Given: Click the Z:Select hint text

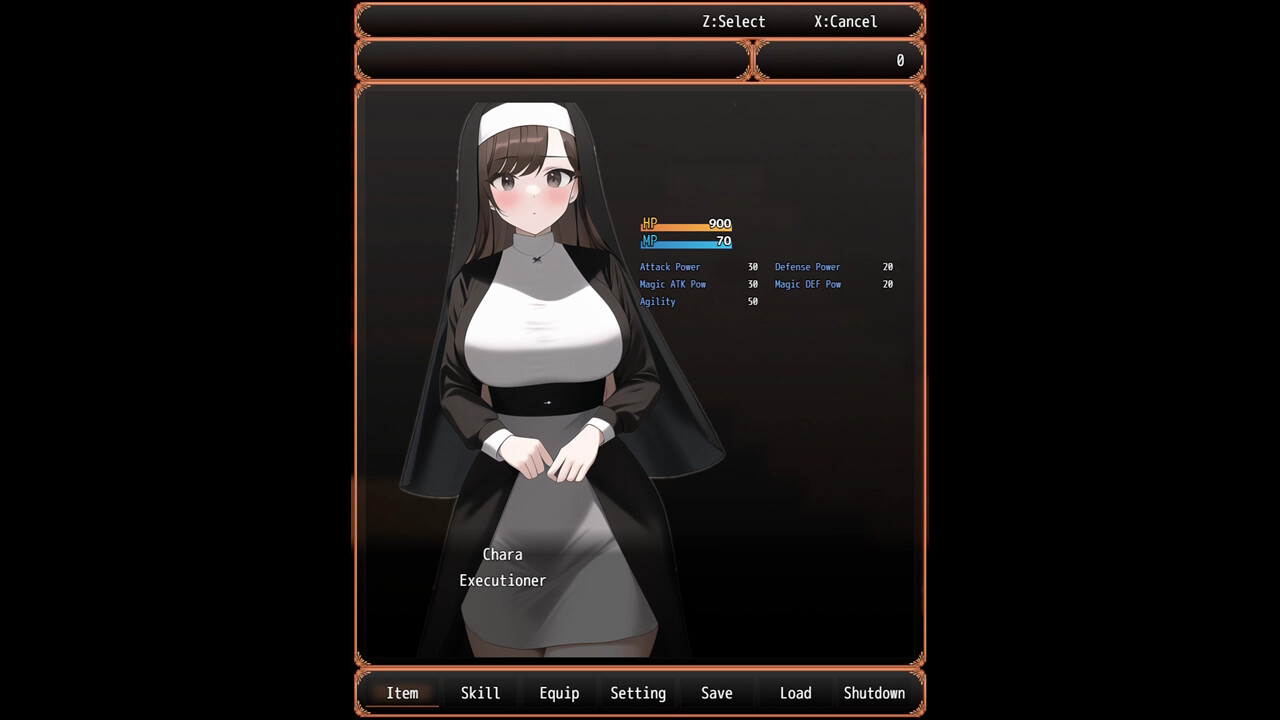Looking at the screenshot, I should [x=733, y=21].
